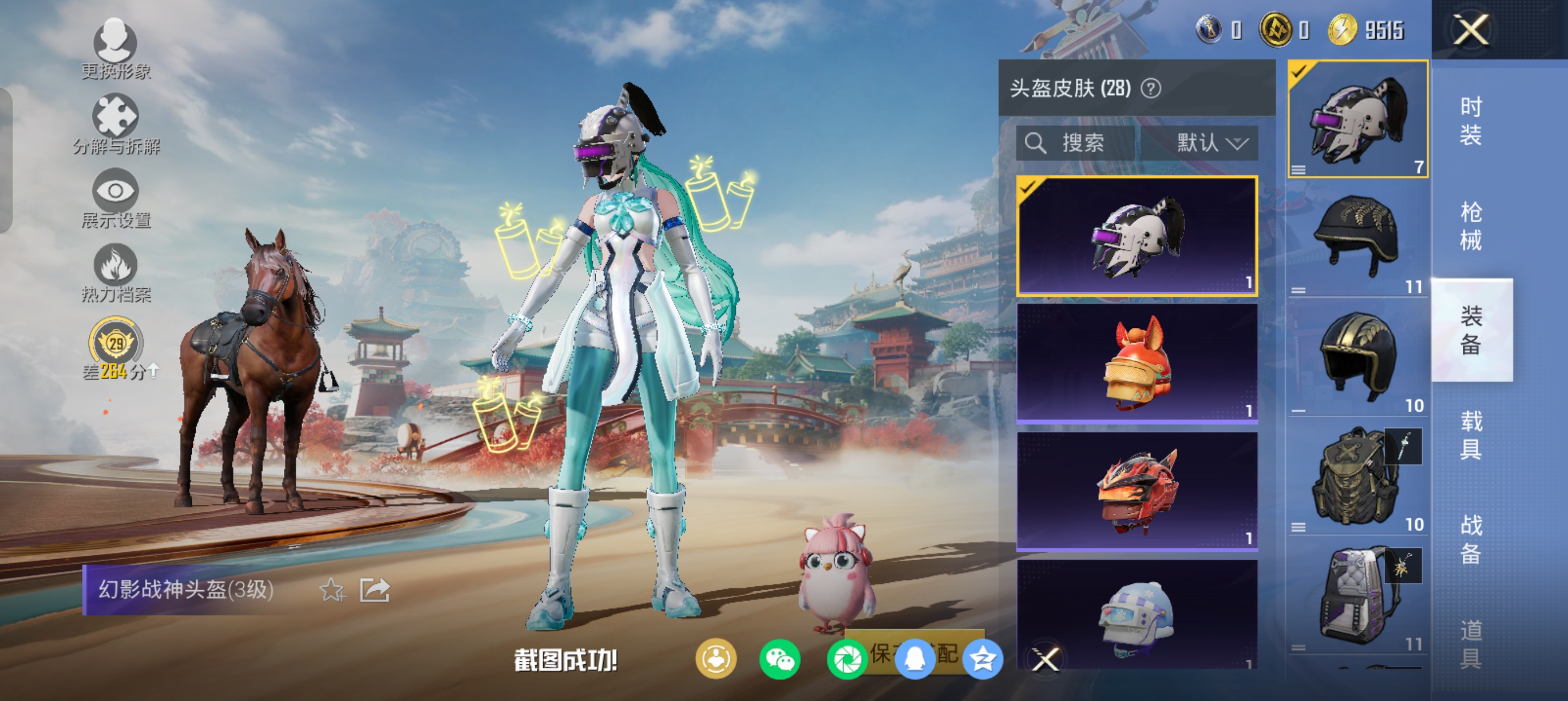Click the level 29 rank badge

coord(115,344)
